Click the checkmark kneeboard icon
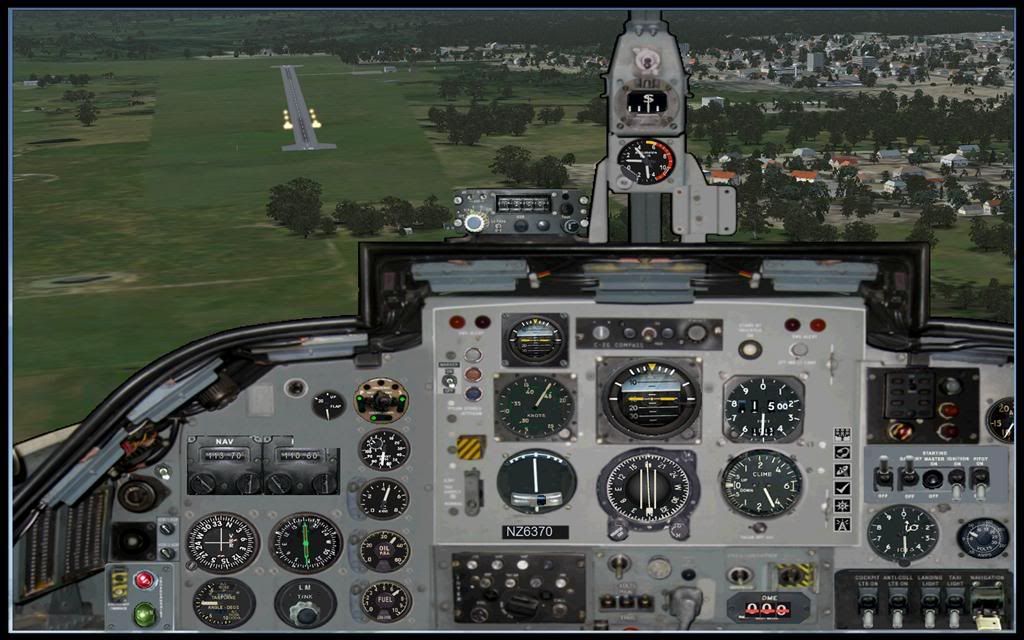Screen dimensions: 1024x640 pyautogui.click(x=843, y=488)
